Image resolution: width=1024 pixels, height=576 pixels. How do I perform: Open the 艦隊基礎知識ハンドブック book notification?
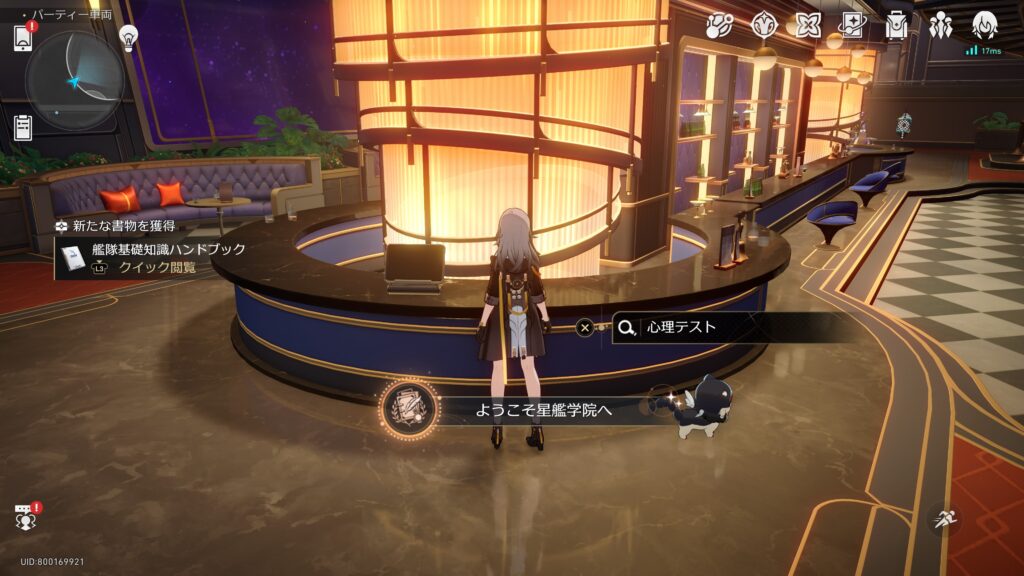pos(150,258)
